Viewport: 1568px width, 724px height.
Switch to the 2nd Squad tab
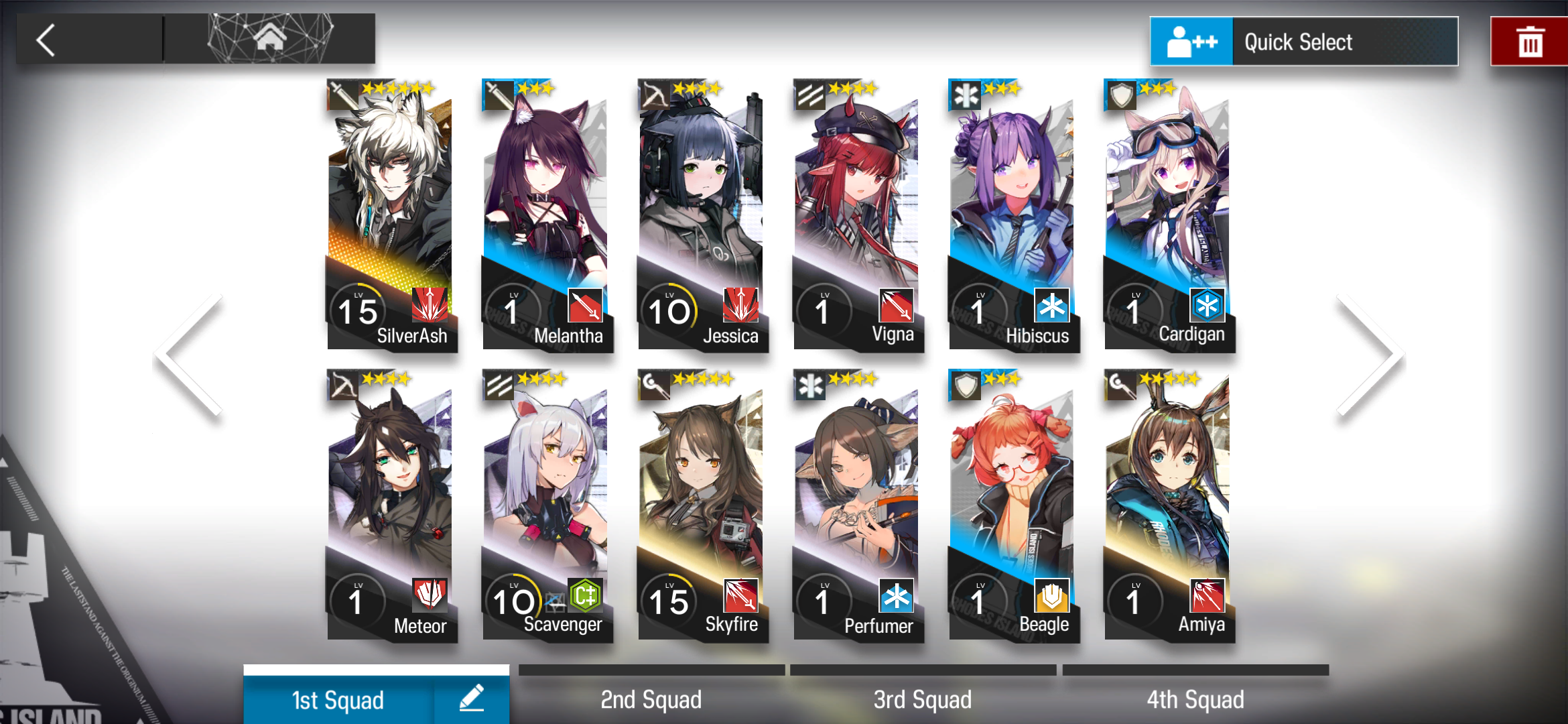[651, 699]
